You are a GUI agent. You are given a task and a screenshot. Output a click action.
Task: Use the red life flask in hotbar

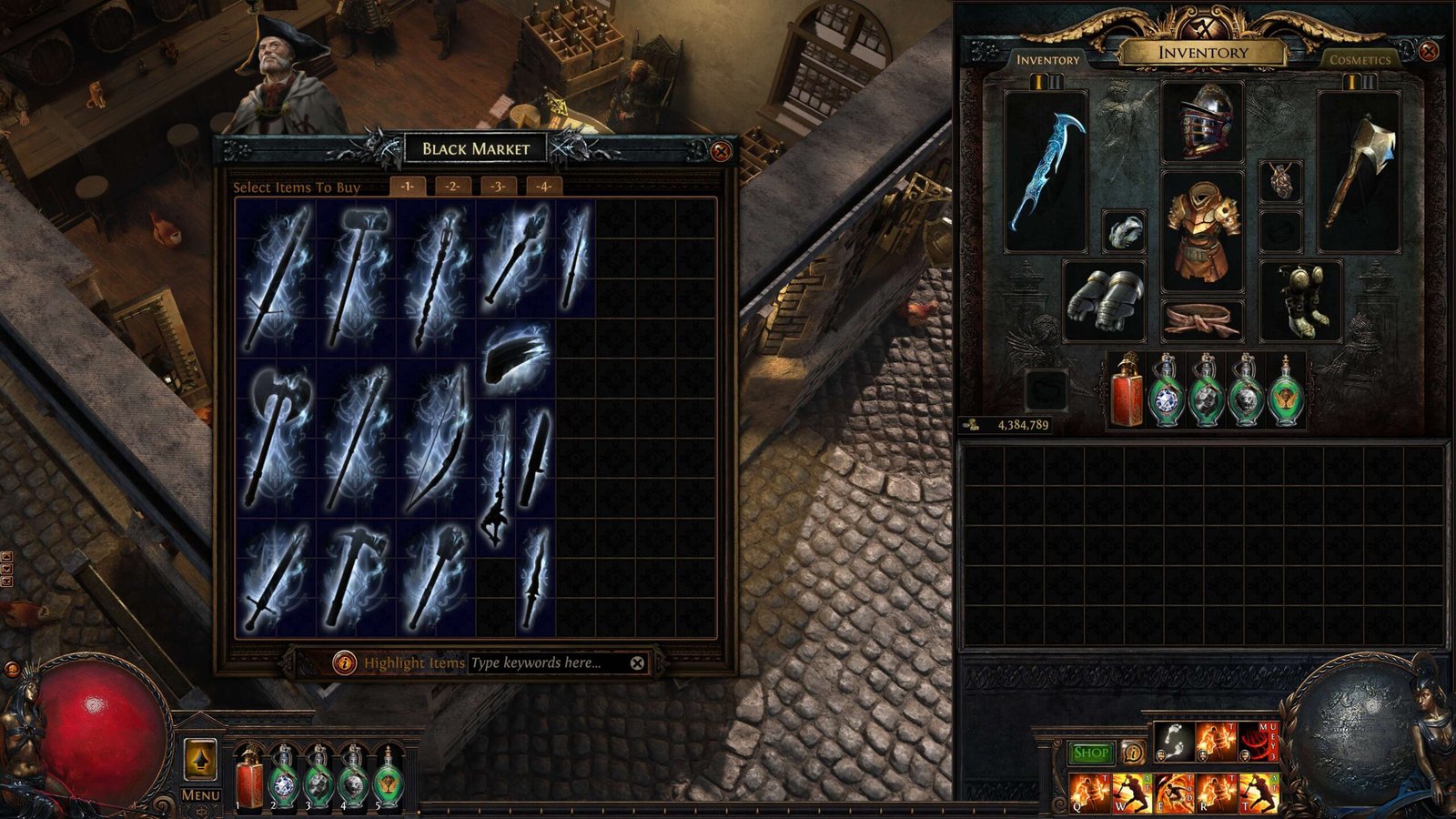pyautogui.click(x=248, y=779)
